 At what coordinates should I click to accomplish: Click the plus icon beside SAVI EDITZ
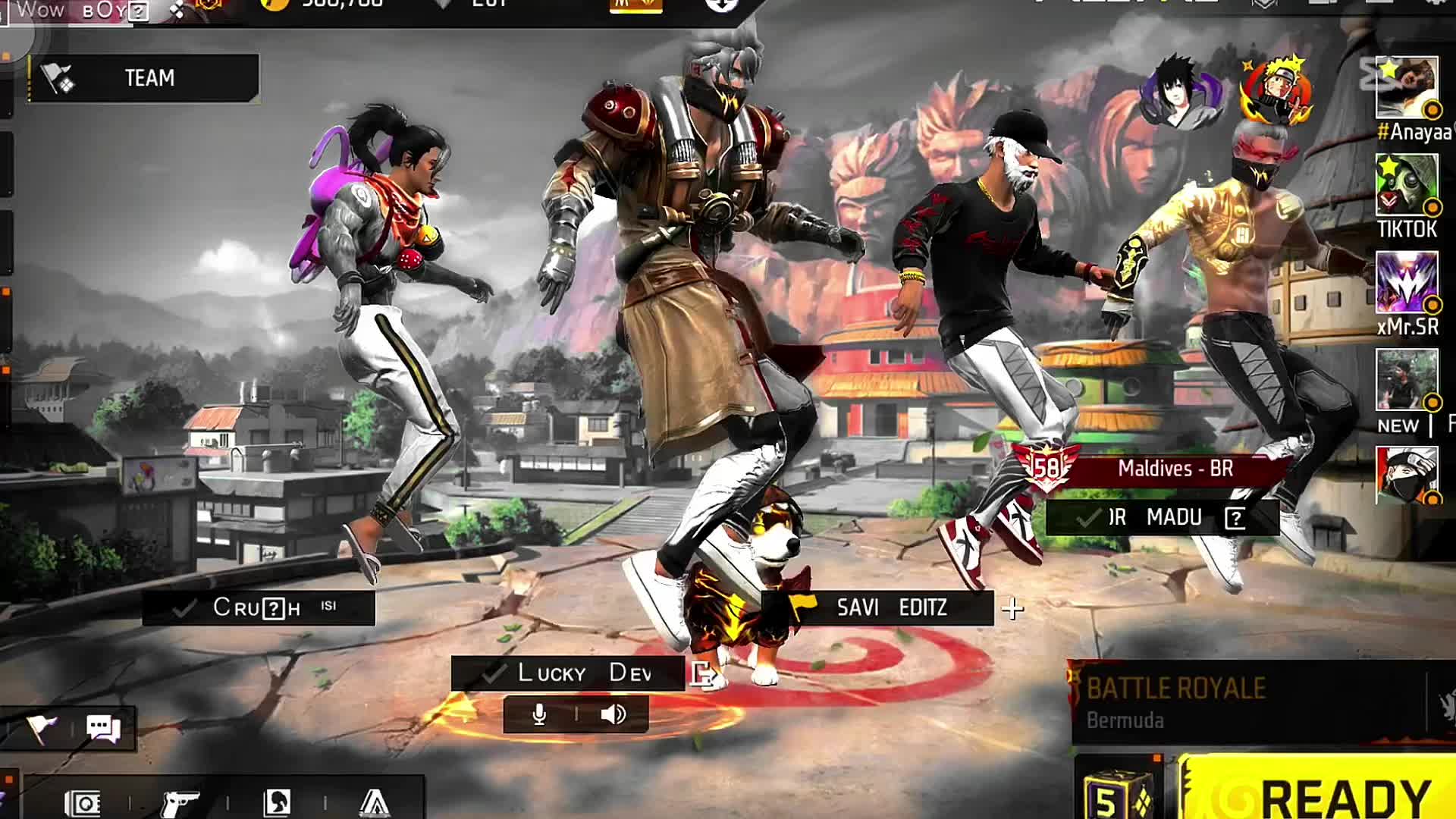[1013, 608]
